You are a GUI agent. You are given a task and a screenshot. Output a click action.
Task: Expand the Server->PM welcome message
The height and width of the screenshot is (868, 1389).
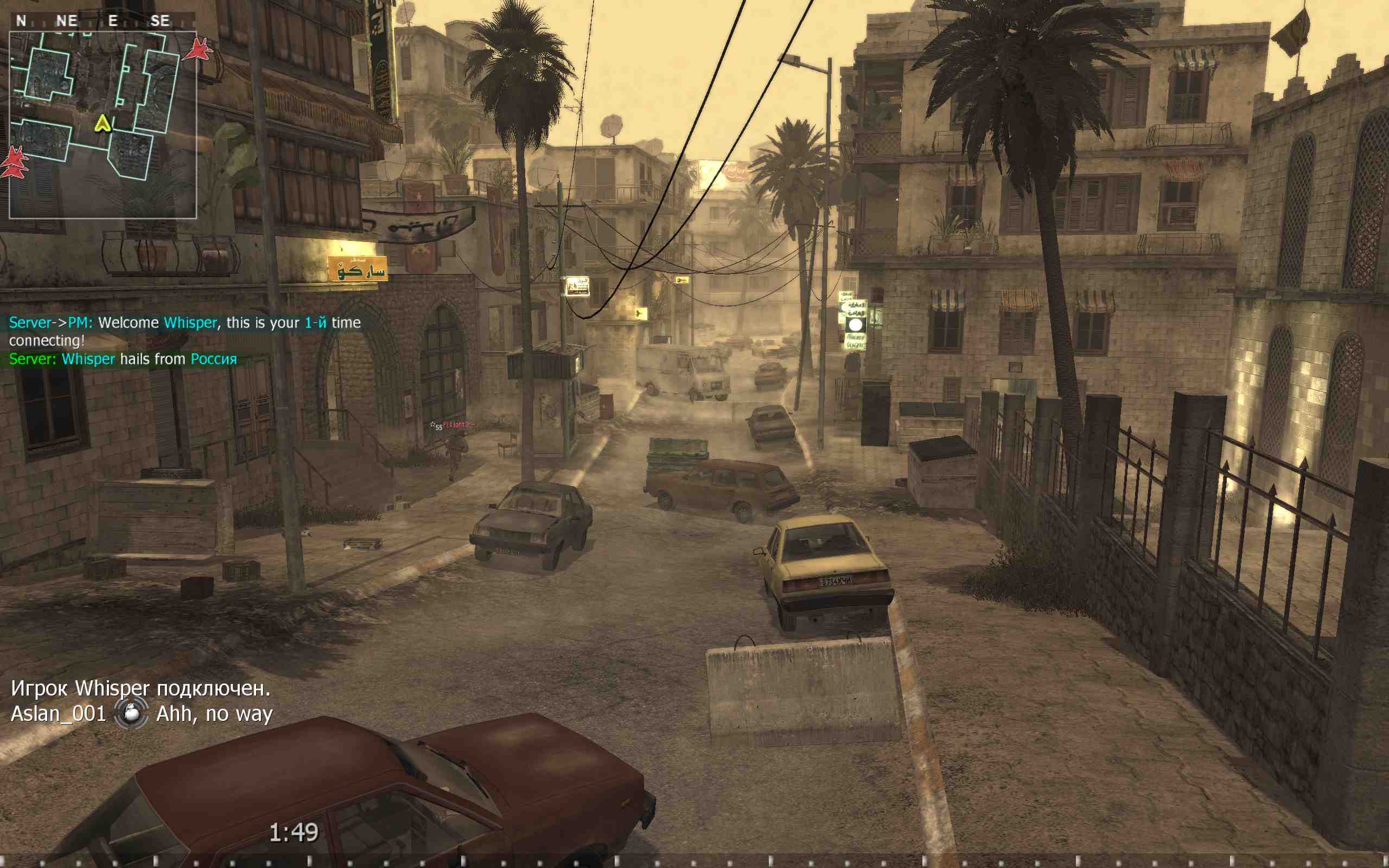(x=184, y=323)
